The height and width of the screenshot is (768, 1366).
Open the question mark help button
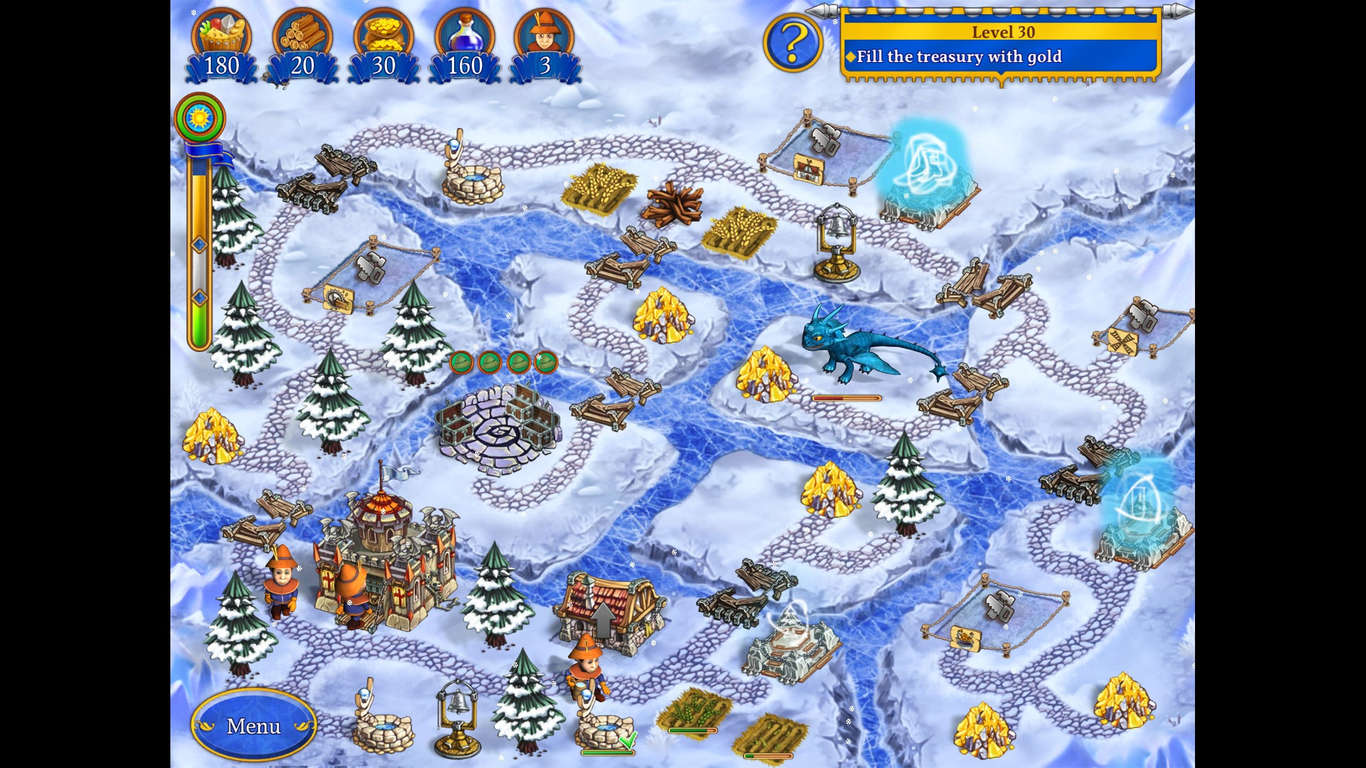[x=792, y=43]
